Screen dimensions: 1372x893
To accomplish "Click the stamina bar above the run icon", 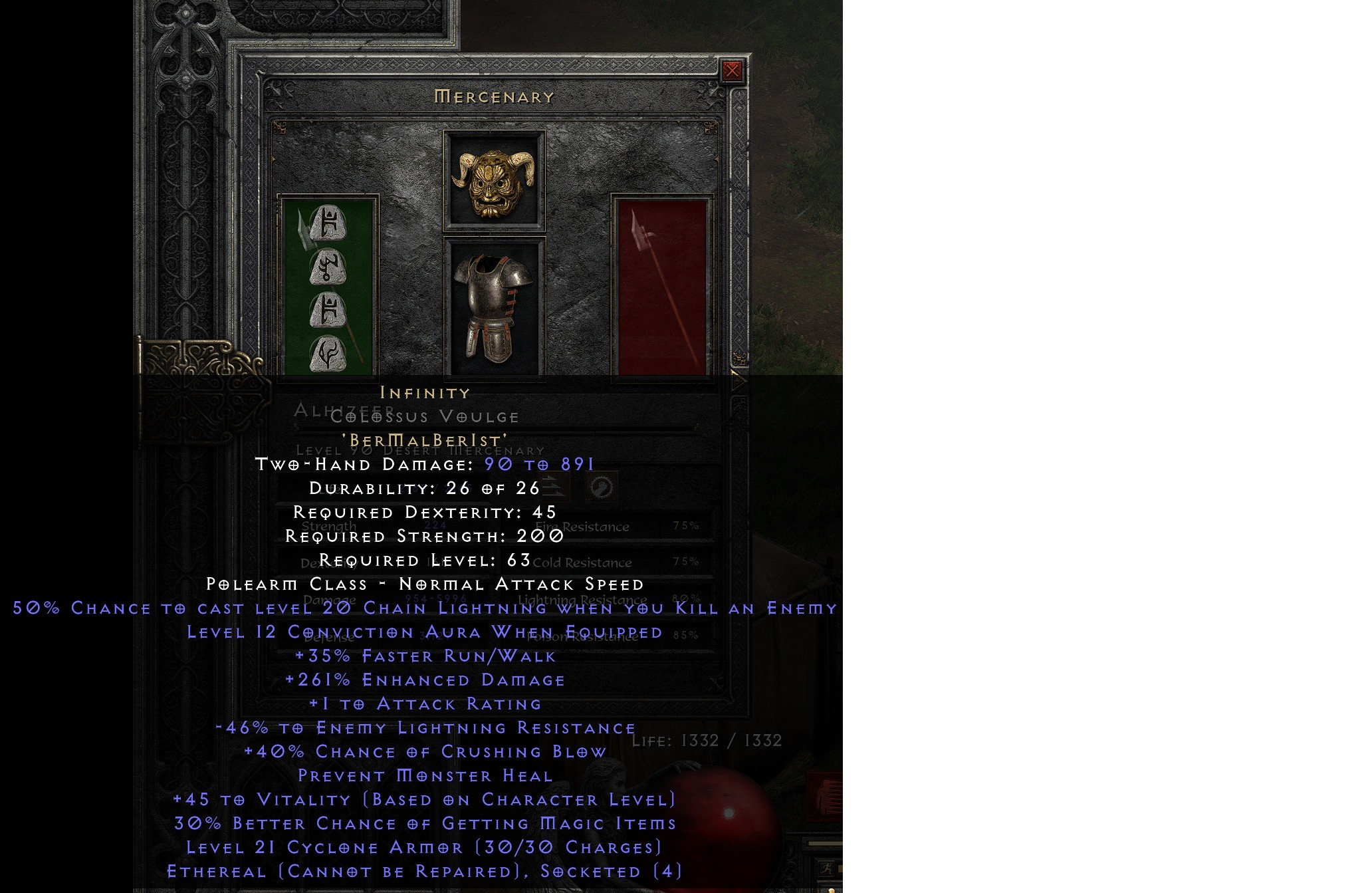I will point(826,844).
